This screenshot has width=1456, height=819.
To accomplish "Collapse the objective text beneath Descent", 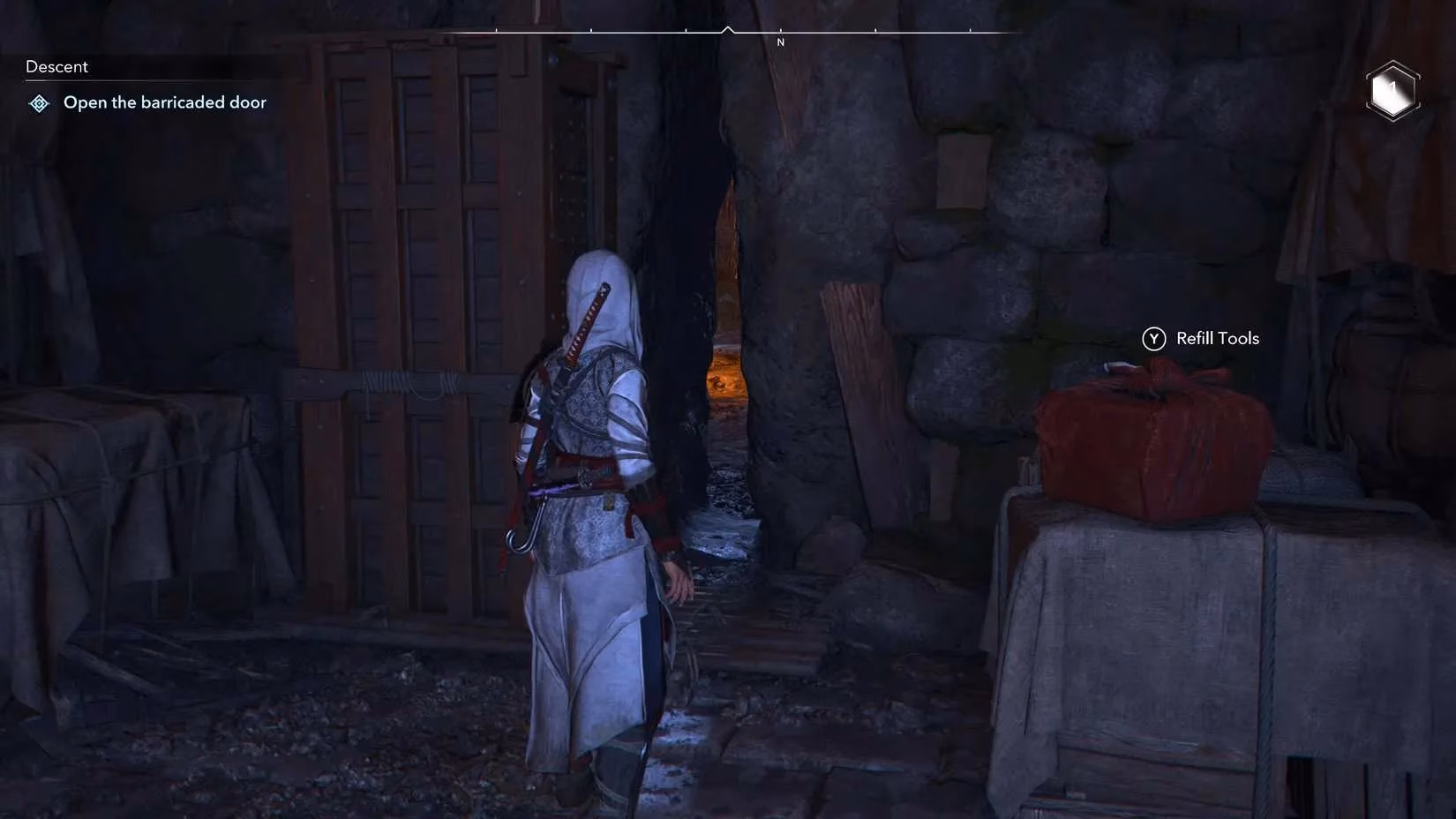I will (165, 101).
